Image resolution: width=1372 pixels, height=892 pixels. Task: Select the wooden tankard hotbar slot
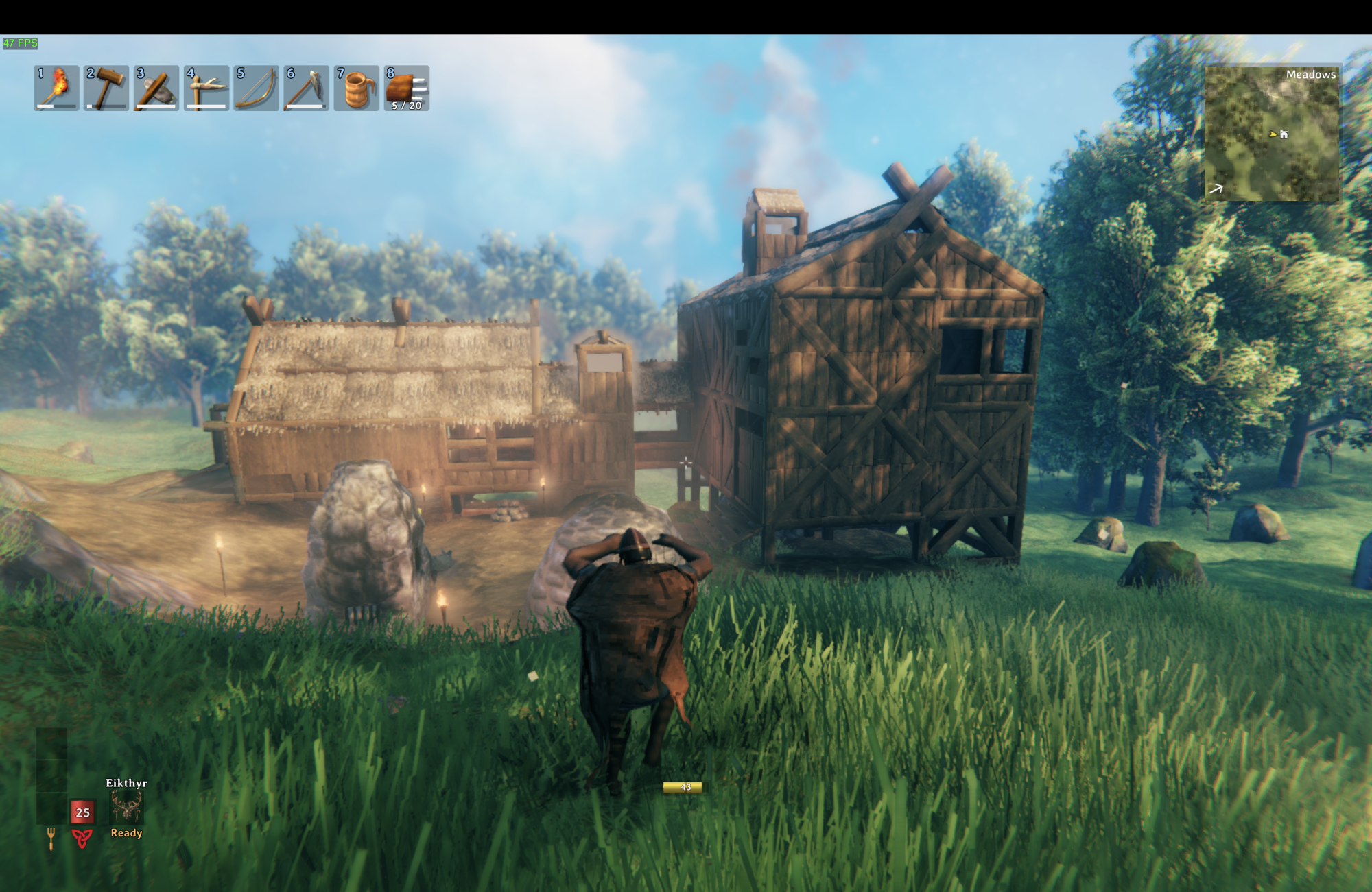pos(357,88)
